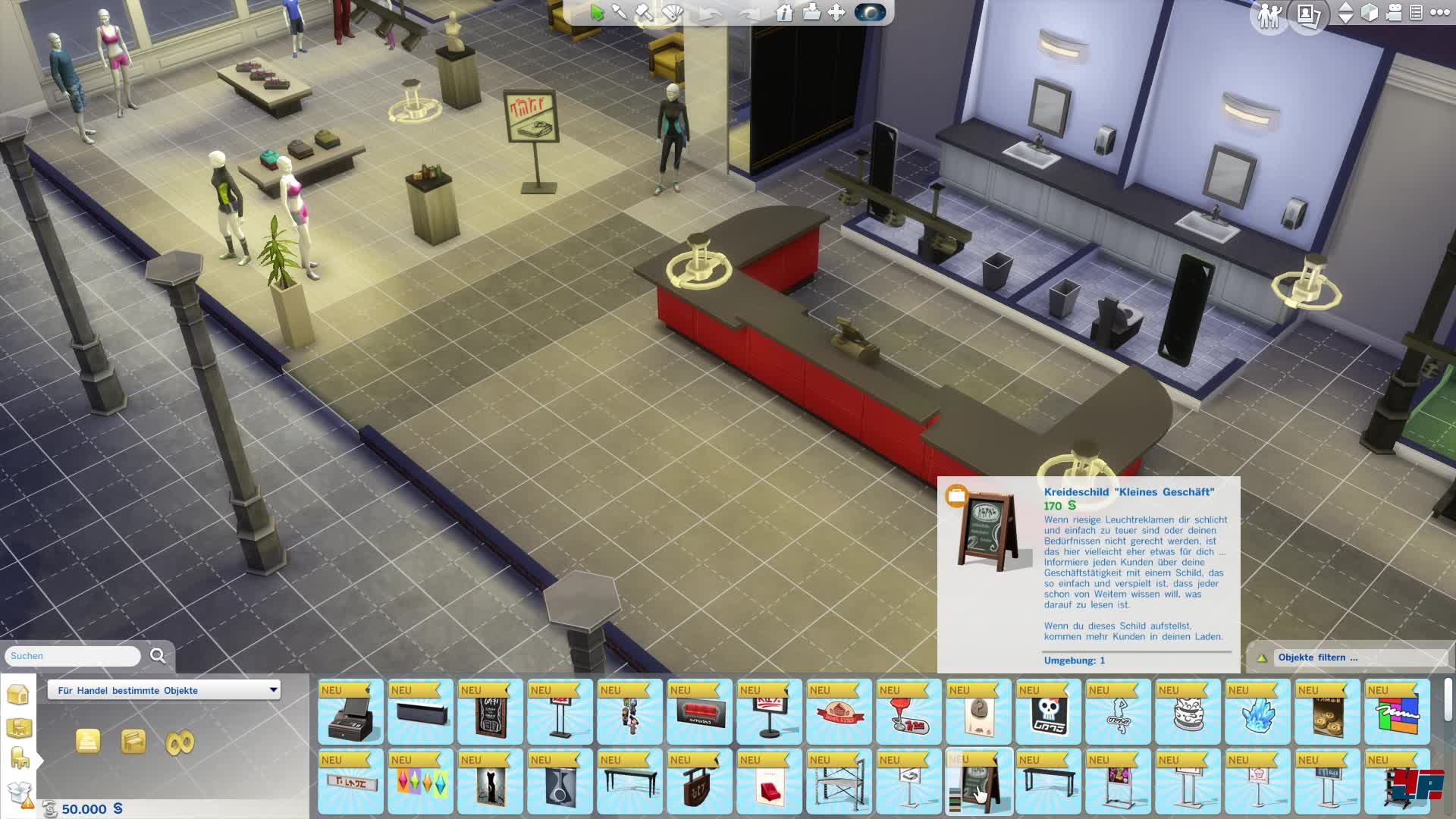Choose the eyedropper tool
This screenshot has height=819, width=1456.
tap(620, 13)
